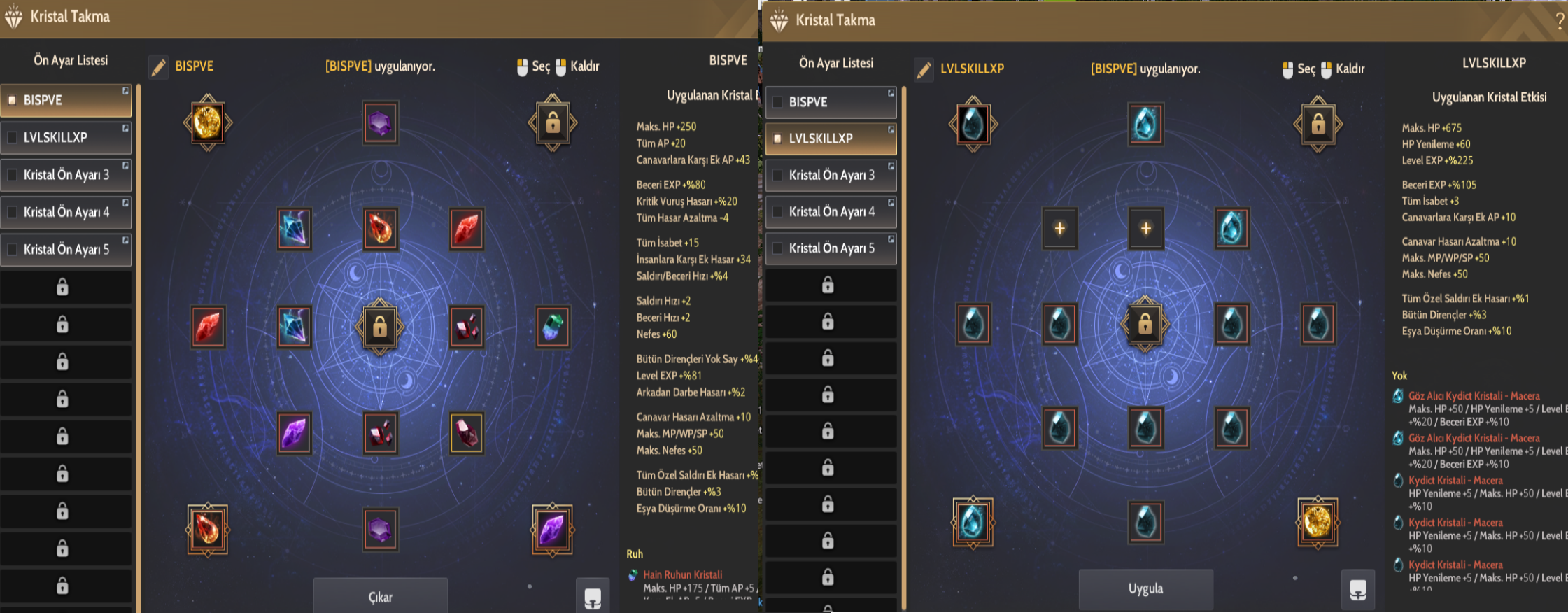
Task: Toggle the LVLSKILLXP preset checkbox
Action: coord(778,138)
